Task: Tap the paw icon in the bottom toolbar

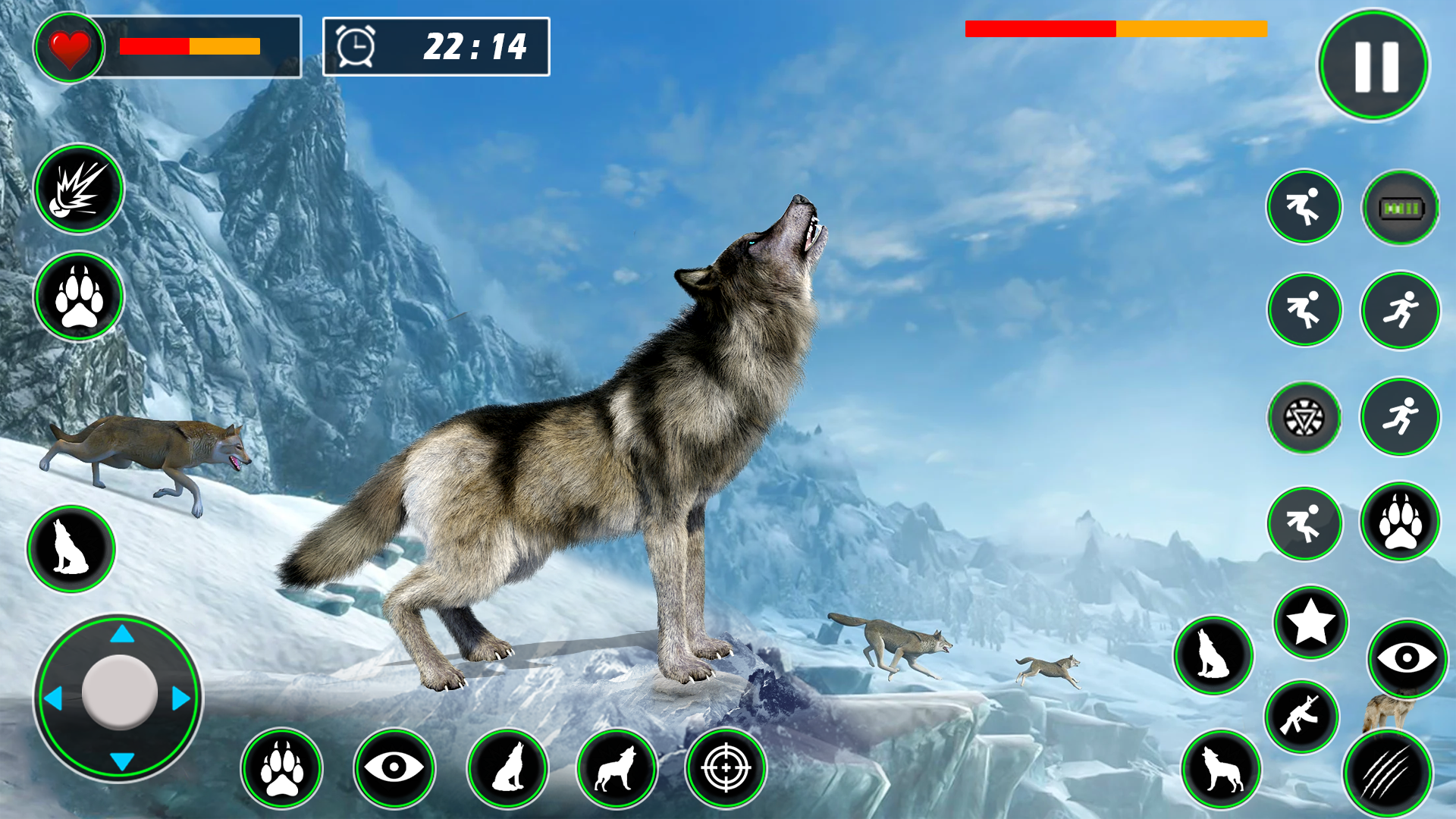Action: [x=284, y=768]
